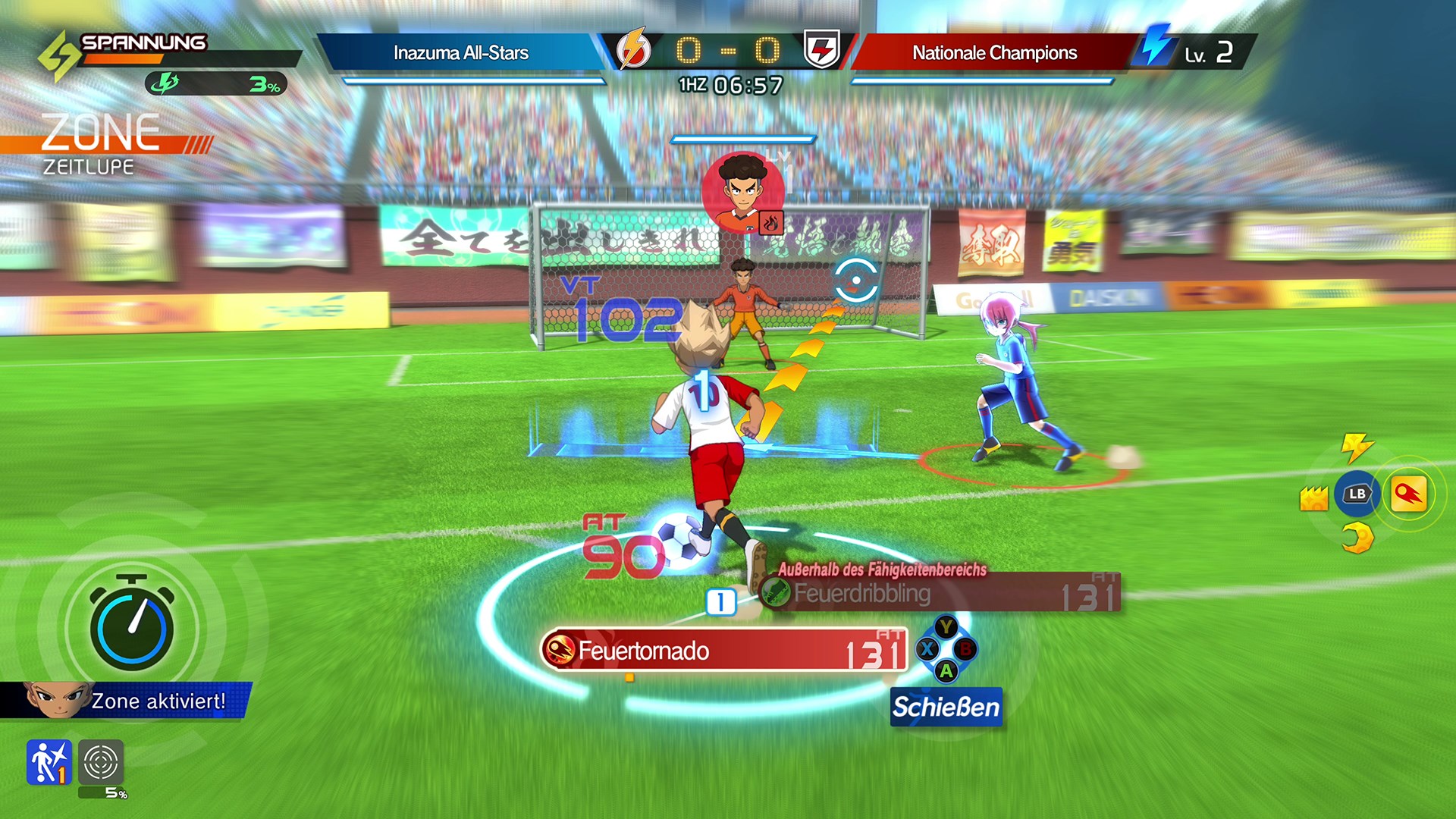Image resolution: width=1456 pixels, height=819 pixels.
Task: Select the Feuertornado shot skill
Action: 724,651
